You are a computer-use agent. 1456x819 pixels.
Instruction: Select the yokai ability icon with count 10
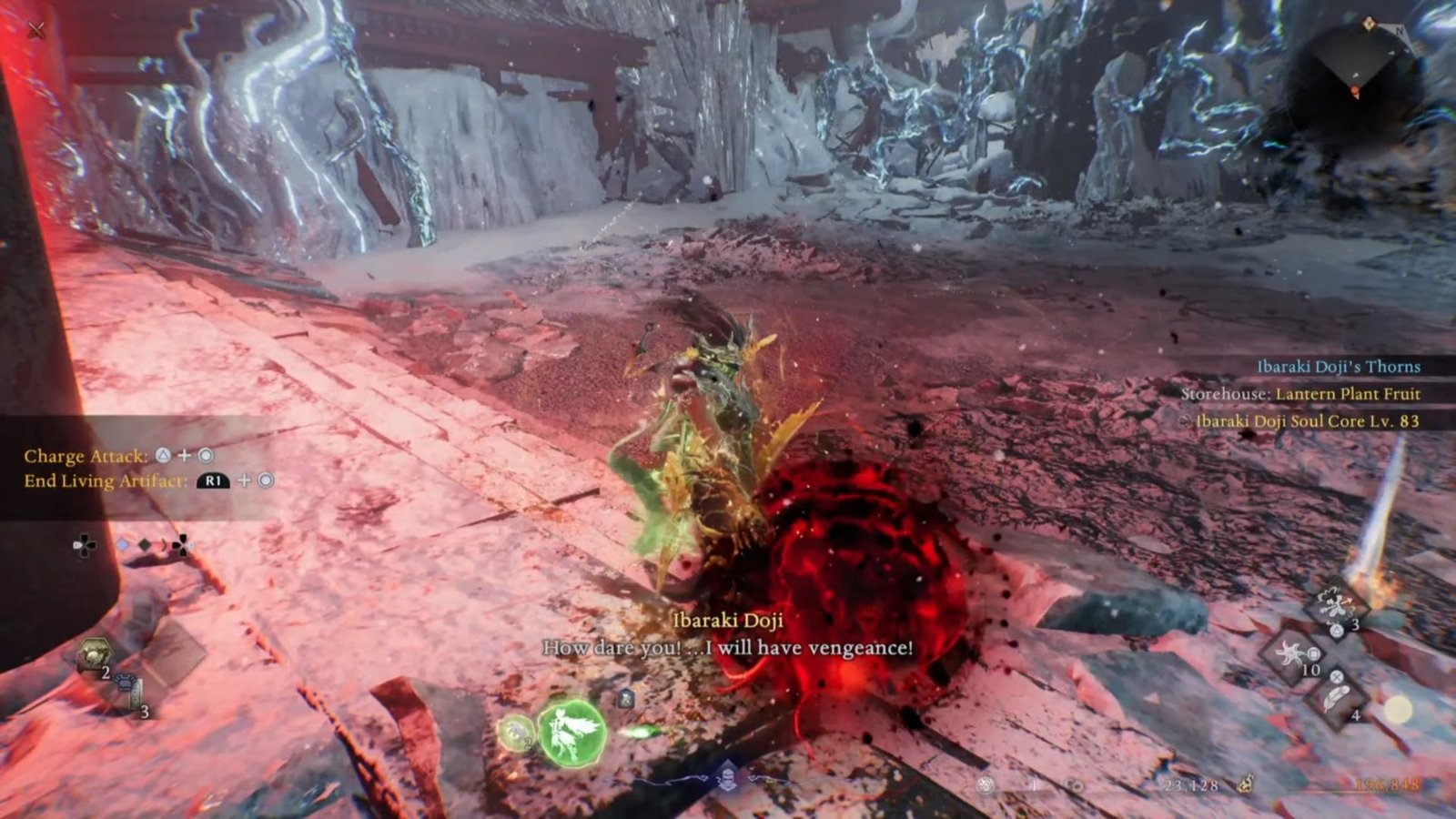(1289, 654)
